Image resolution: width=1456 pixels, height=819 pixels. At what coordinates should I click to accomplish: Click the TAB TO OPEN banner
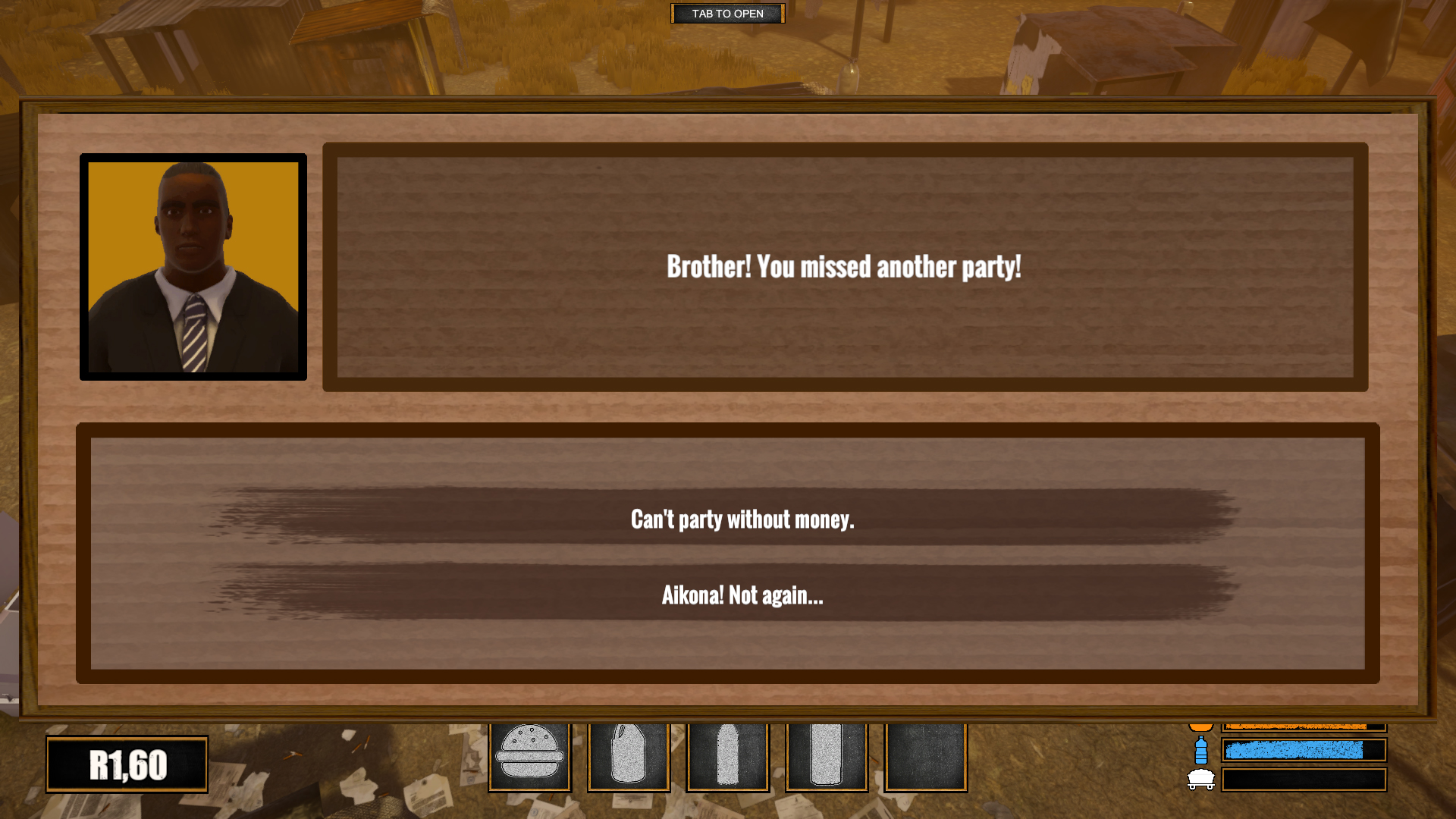pyautogui.click(x=726, y=13)
